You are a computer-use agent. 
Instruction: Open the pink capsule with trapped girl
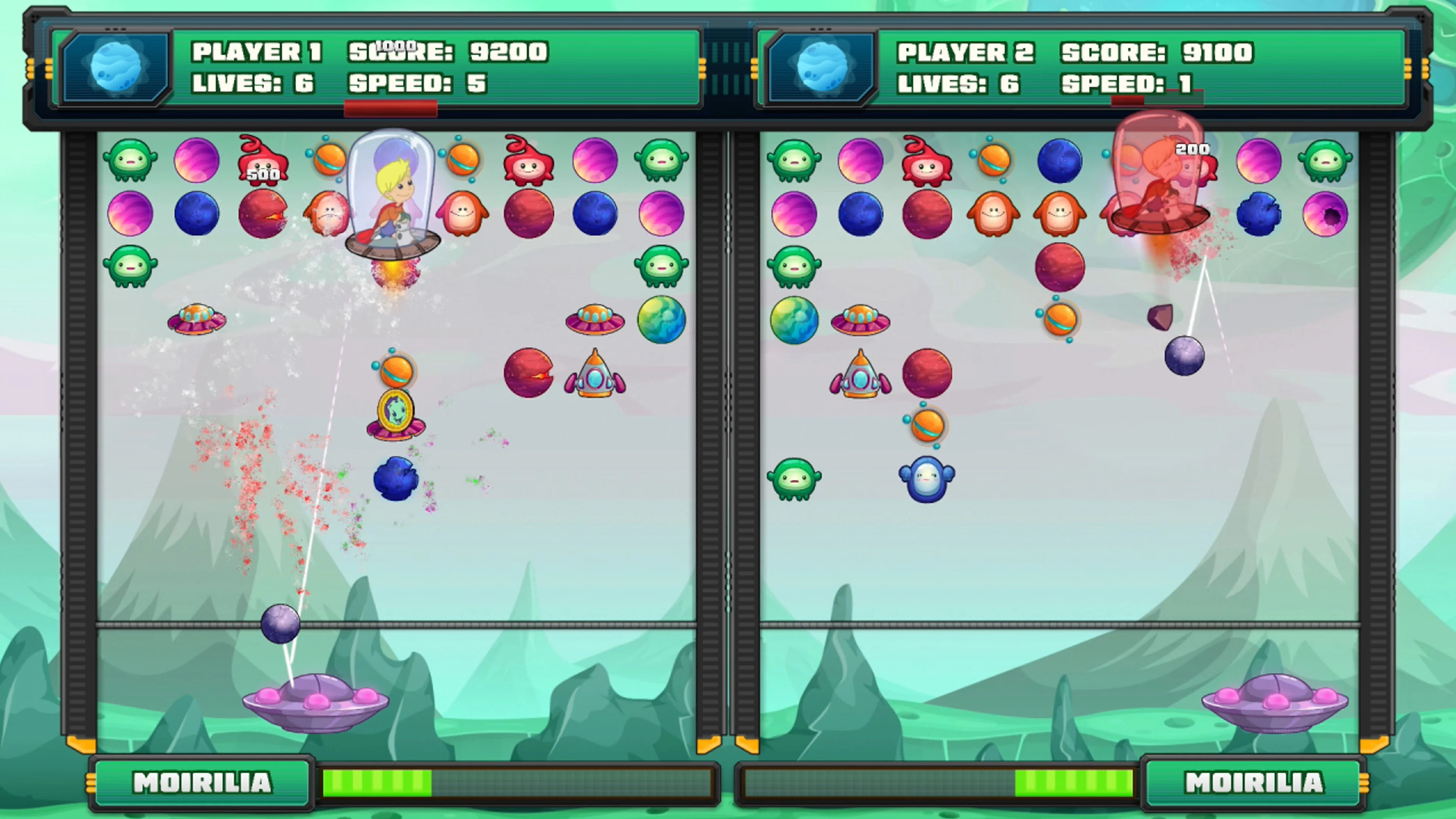click(x=1159, y=175)
